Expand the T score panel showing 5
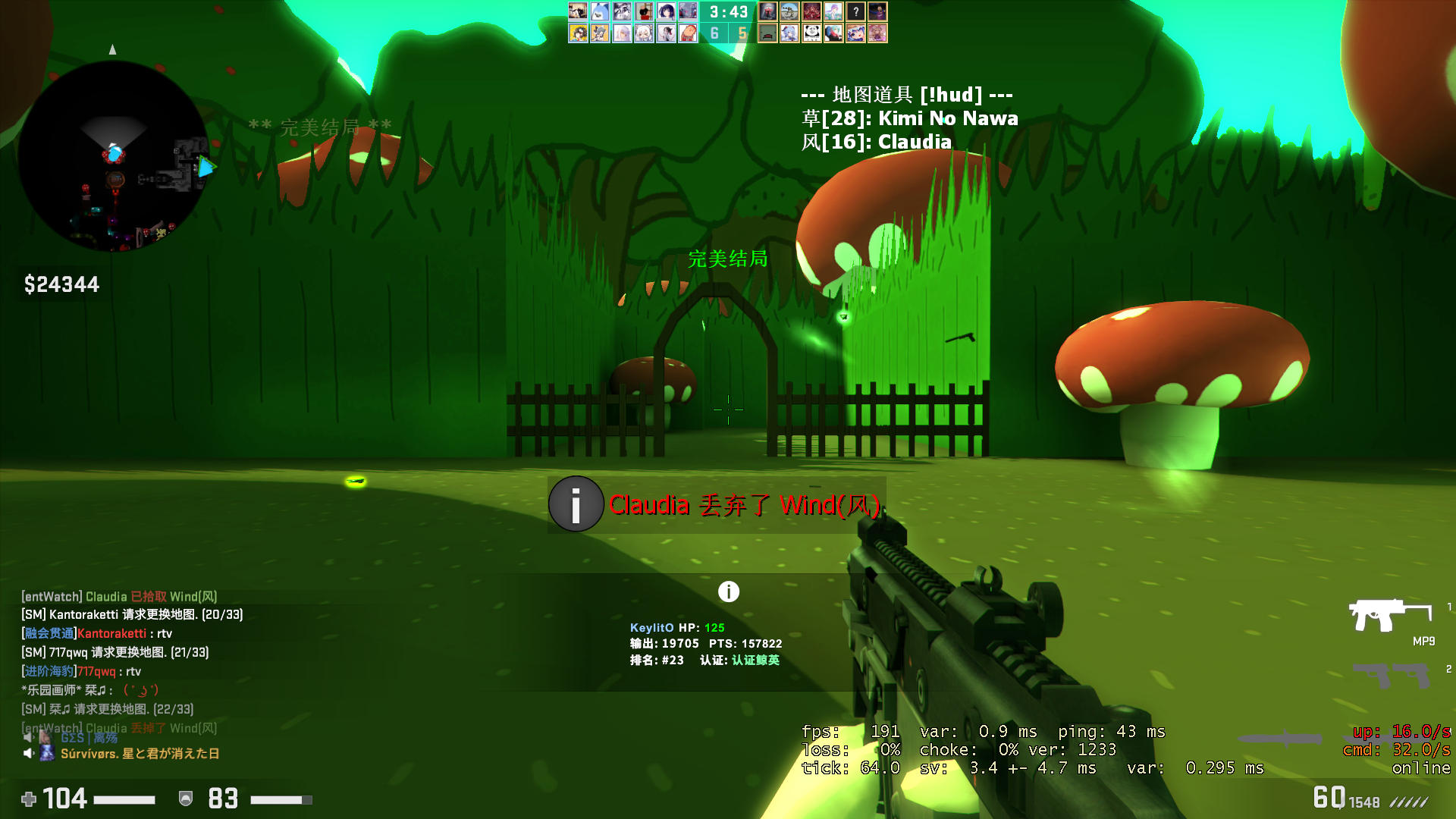The height and width of the screenshot is (819, 1456). pos(744,34)
